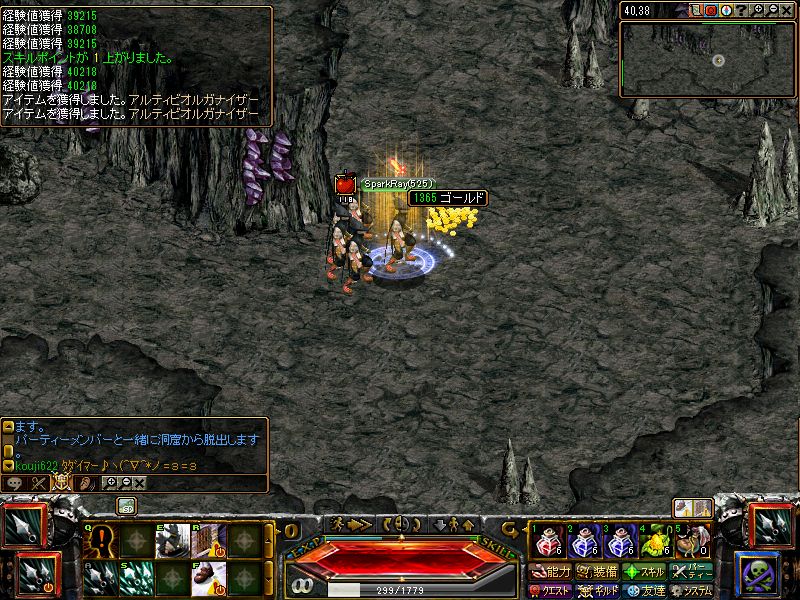Select the teal spike burst skill on S
The height and width of the screenshot is (600, 800).
click(x=136, y=577)
